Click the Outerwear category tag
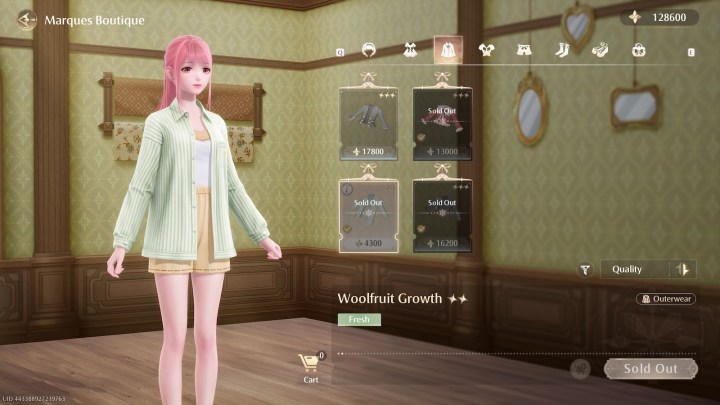 [x=665, y=298]
